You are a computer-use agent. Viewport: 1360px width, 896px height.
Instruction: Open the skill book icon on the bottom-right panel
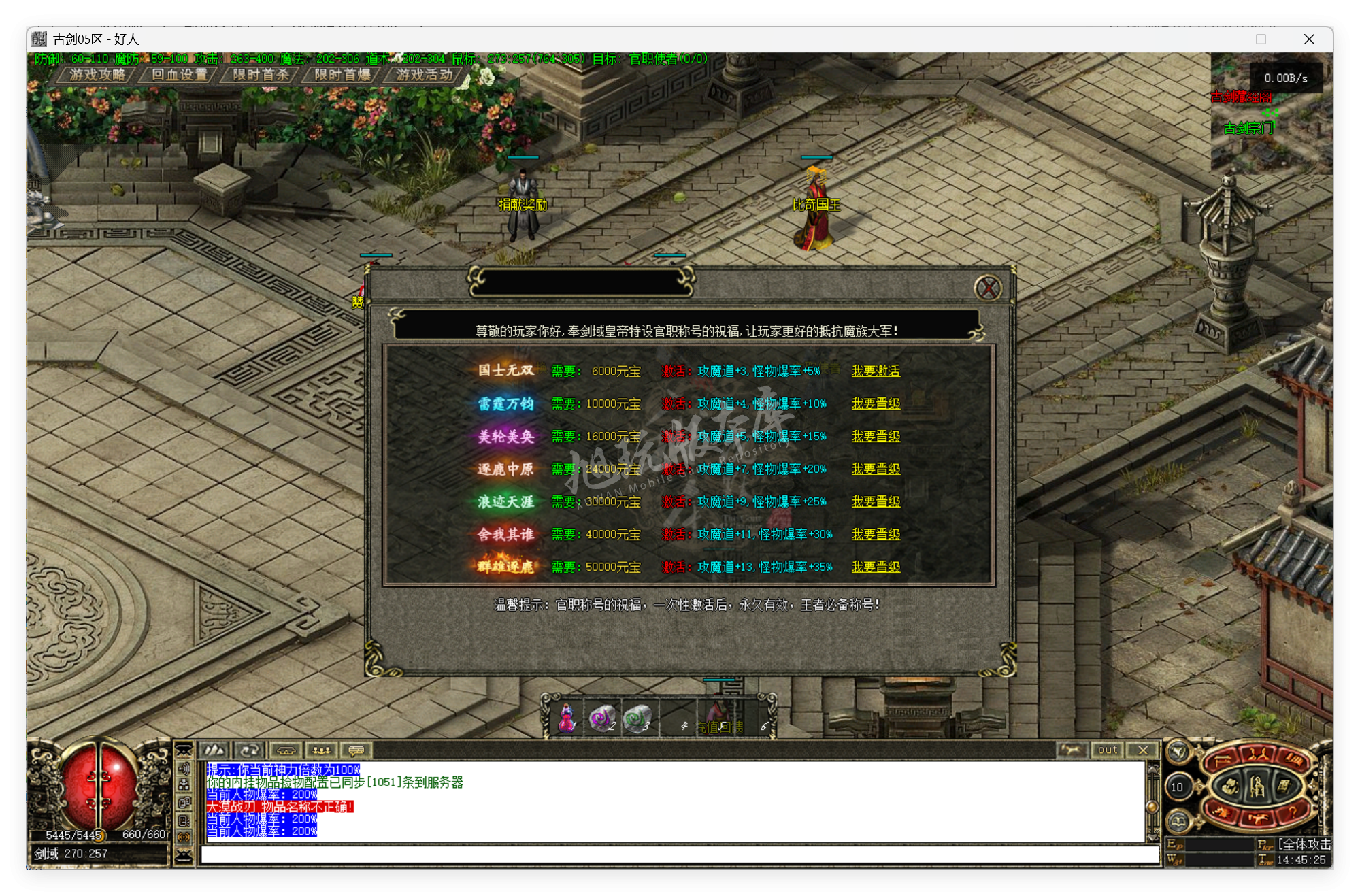(1284, 786)
